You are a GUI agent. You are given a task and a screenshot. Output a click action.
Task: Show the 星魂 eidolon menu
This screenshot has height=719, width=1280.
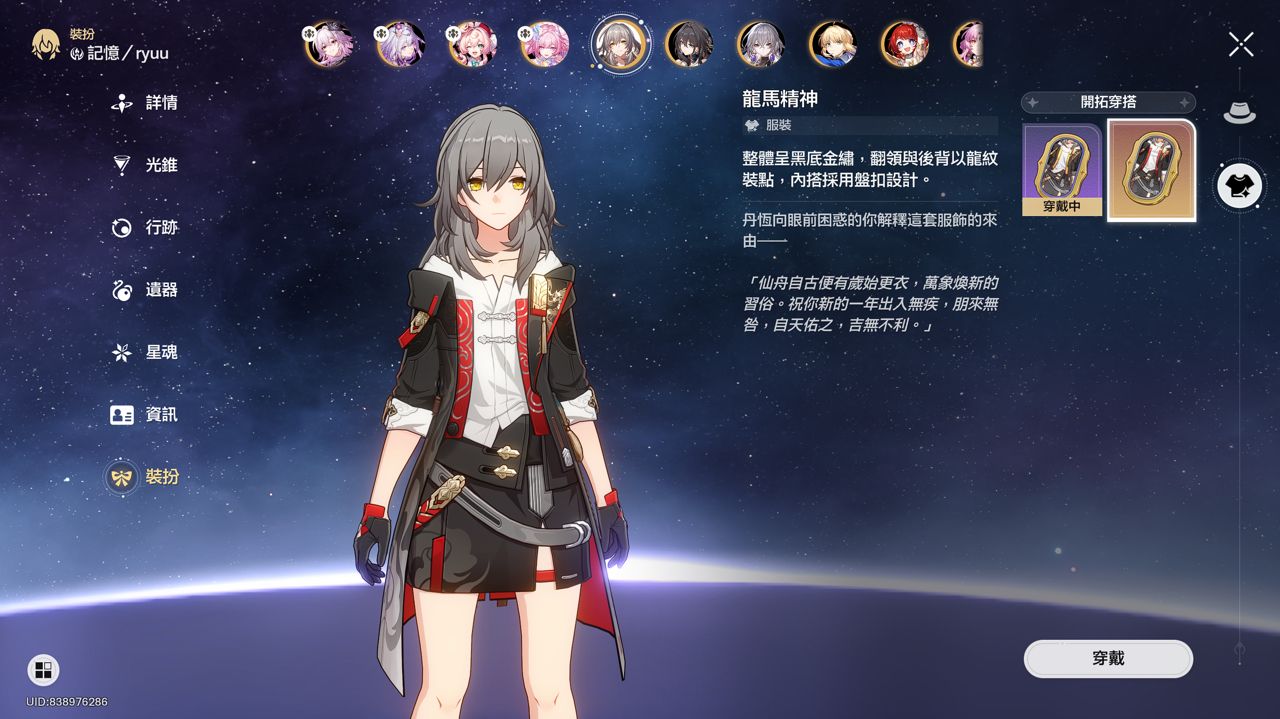click(x=146, y=352)
